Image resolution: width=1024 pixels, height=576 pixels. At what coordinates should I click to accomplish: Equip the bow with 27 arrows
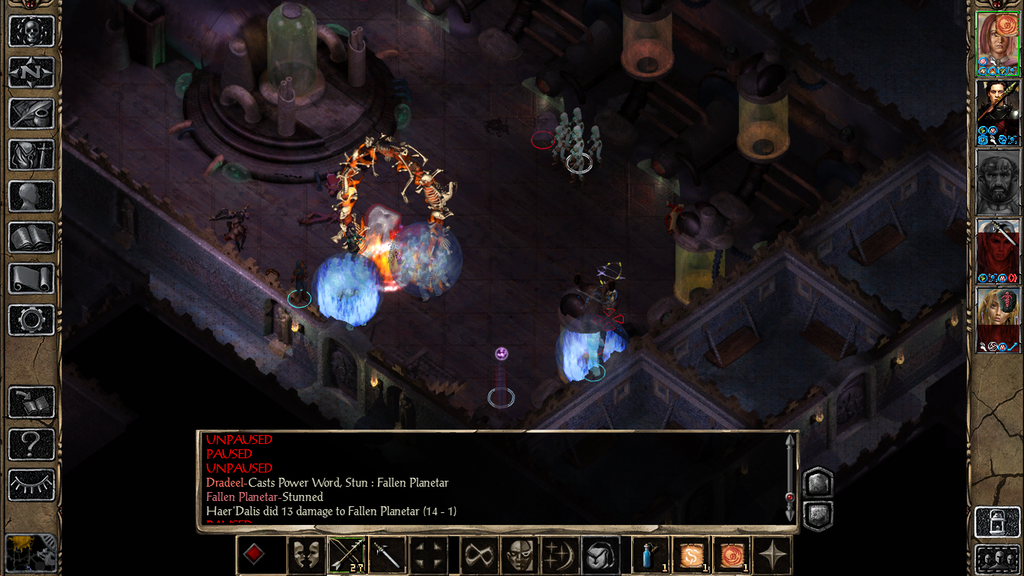pos(346,555)
